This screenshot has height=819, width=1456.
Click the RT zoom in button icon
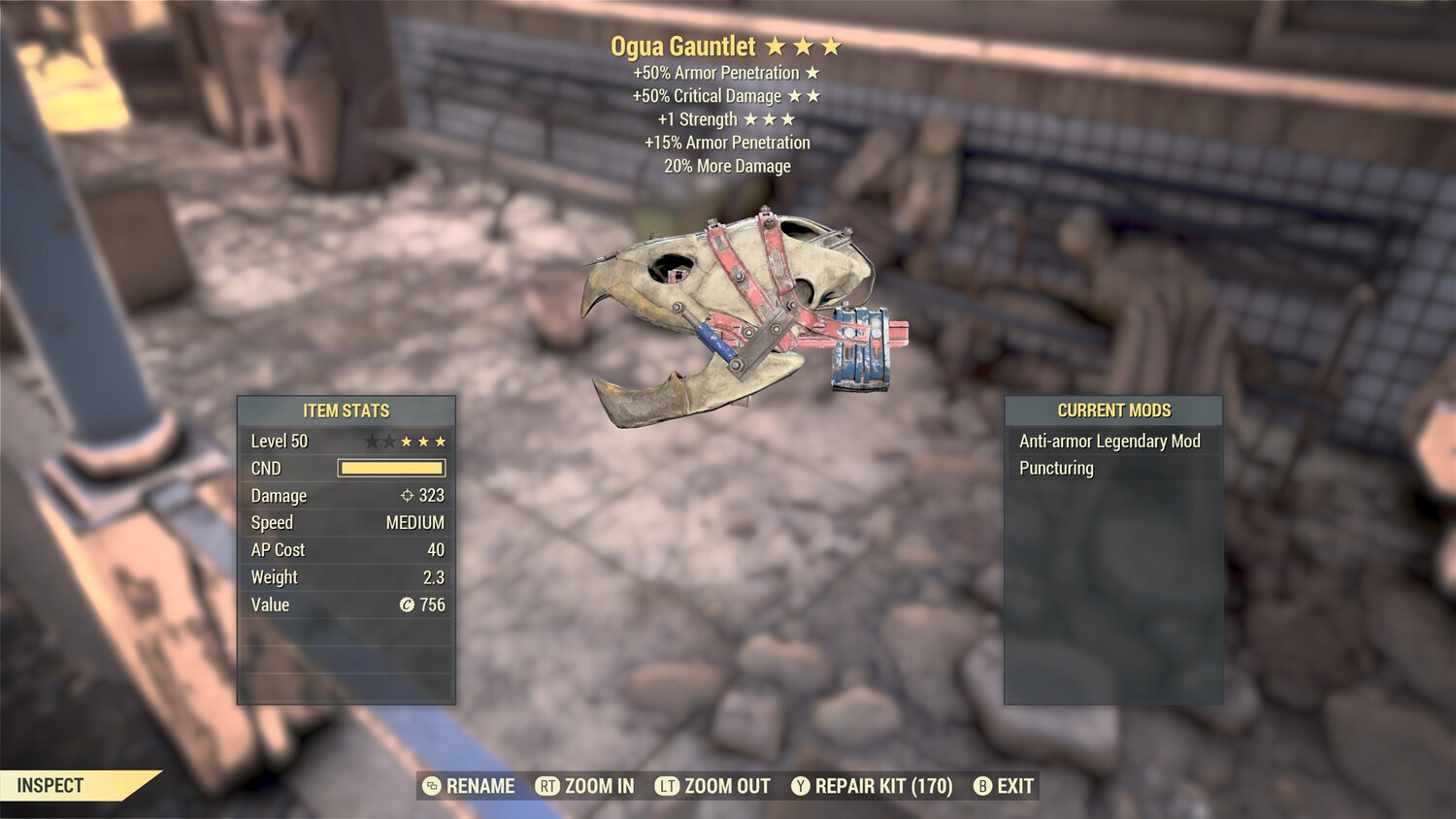pyautogui.click(x=547, y=786)
